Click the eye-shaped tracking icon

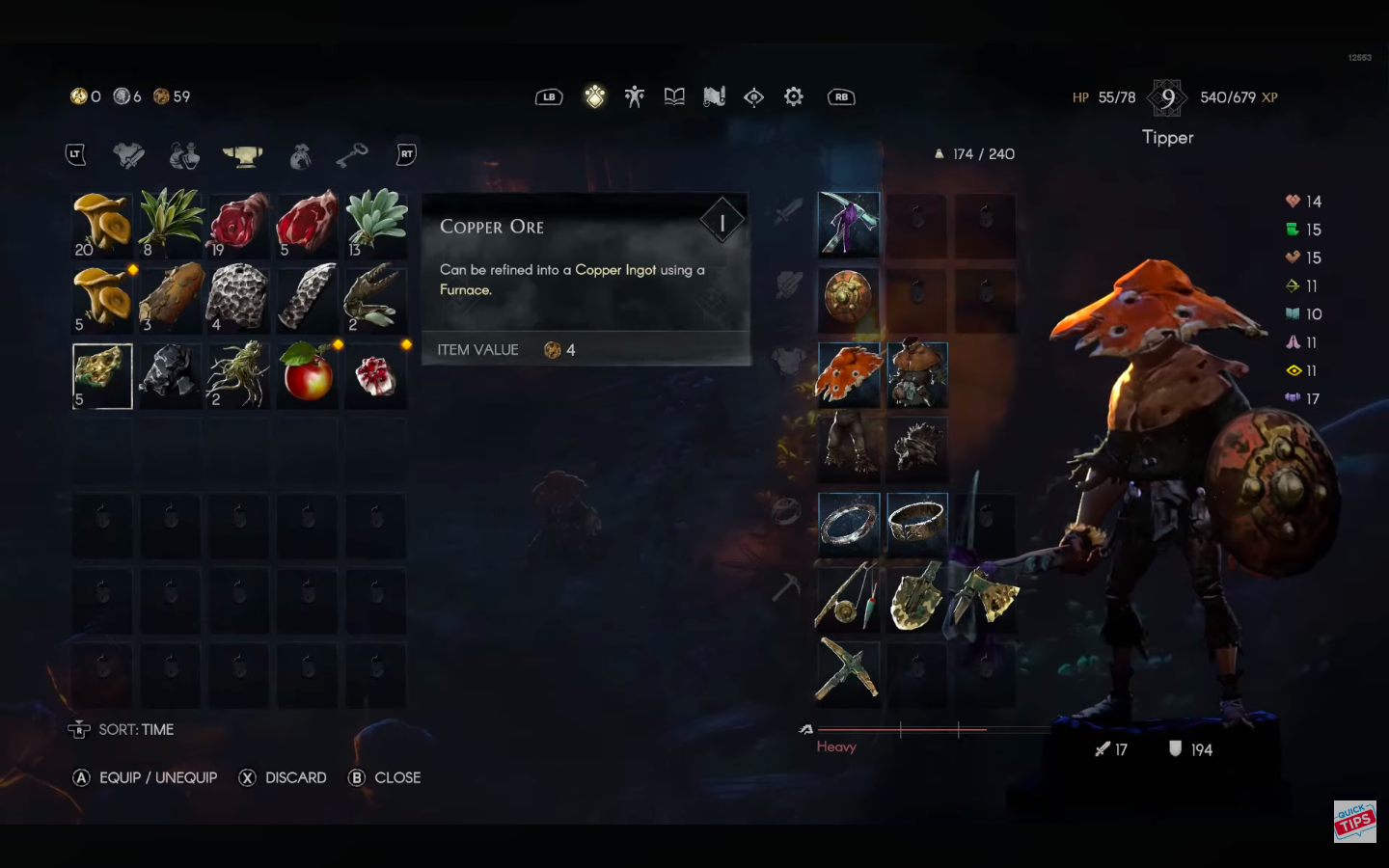pos(753,95)
